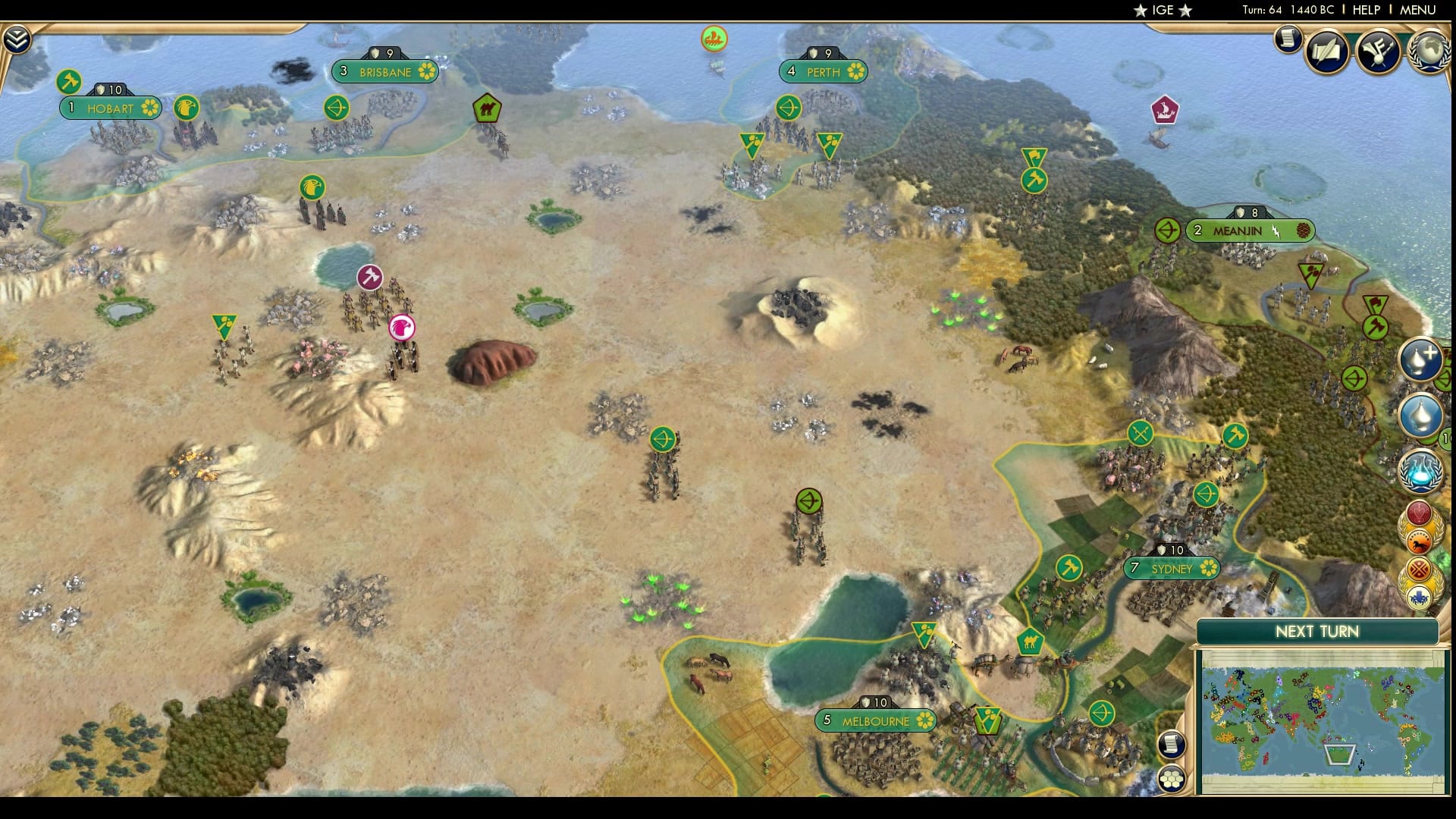The width and height of the screenshot is (1456, 819).
Task: Click the horse city-state quest medallion
Action: pos(1419,538)
